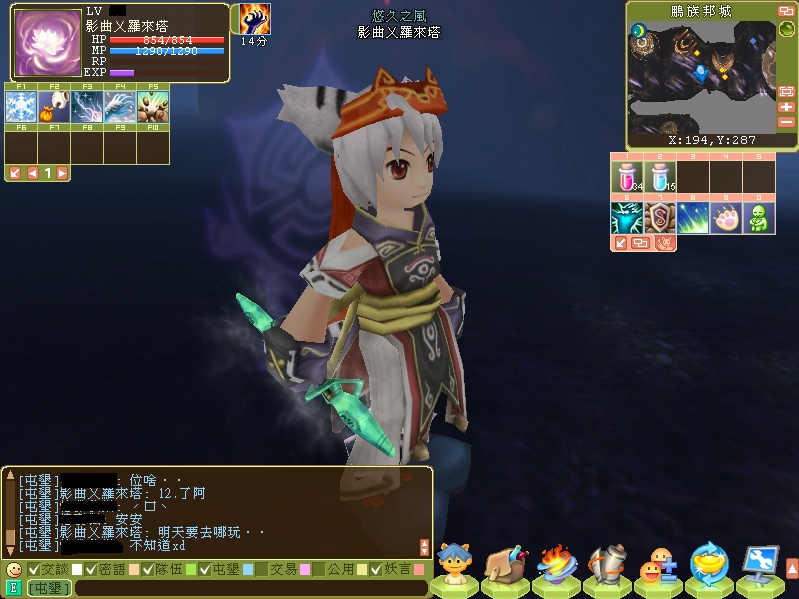Click the chat message input field
This screenshot has width=799, height=599.
[x=250, y=588]
